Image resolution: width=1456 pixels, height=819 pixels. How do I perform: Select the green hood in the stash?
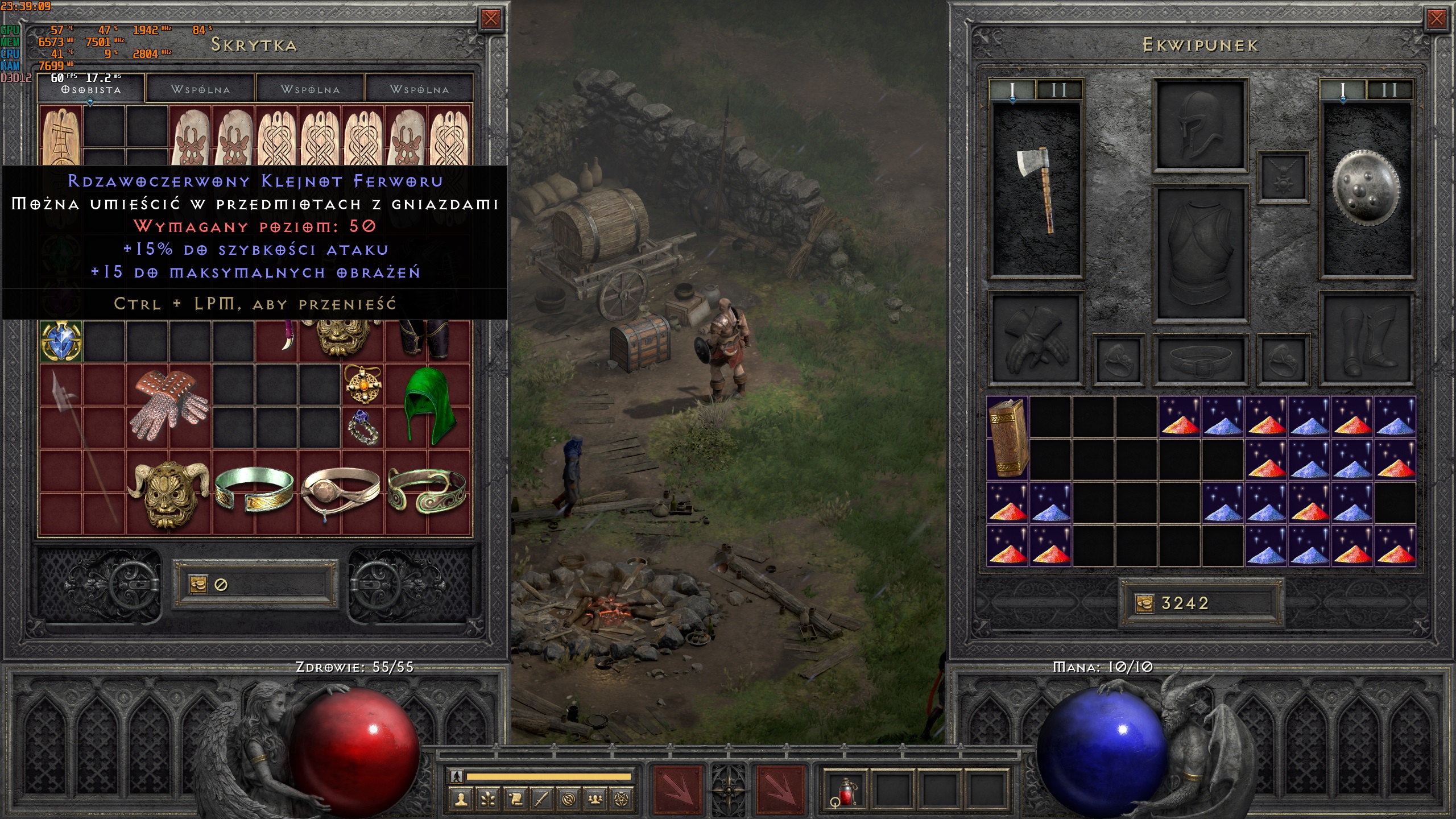429,406
